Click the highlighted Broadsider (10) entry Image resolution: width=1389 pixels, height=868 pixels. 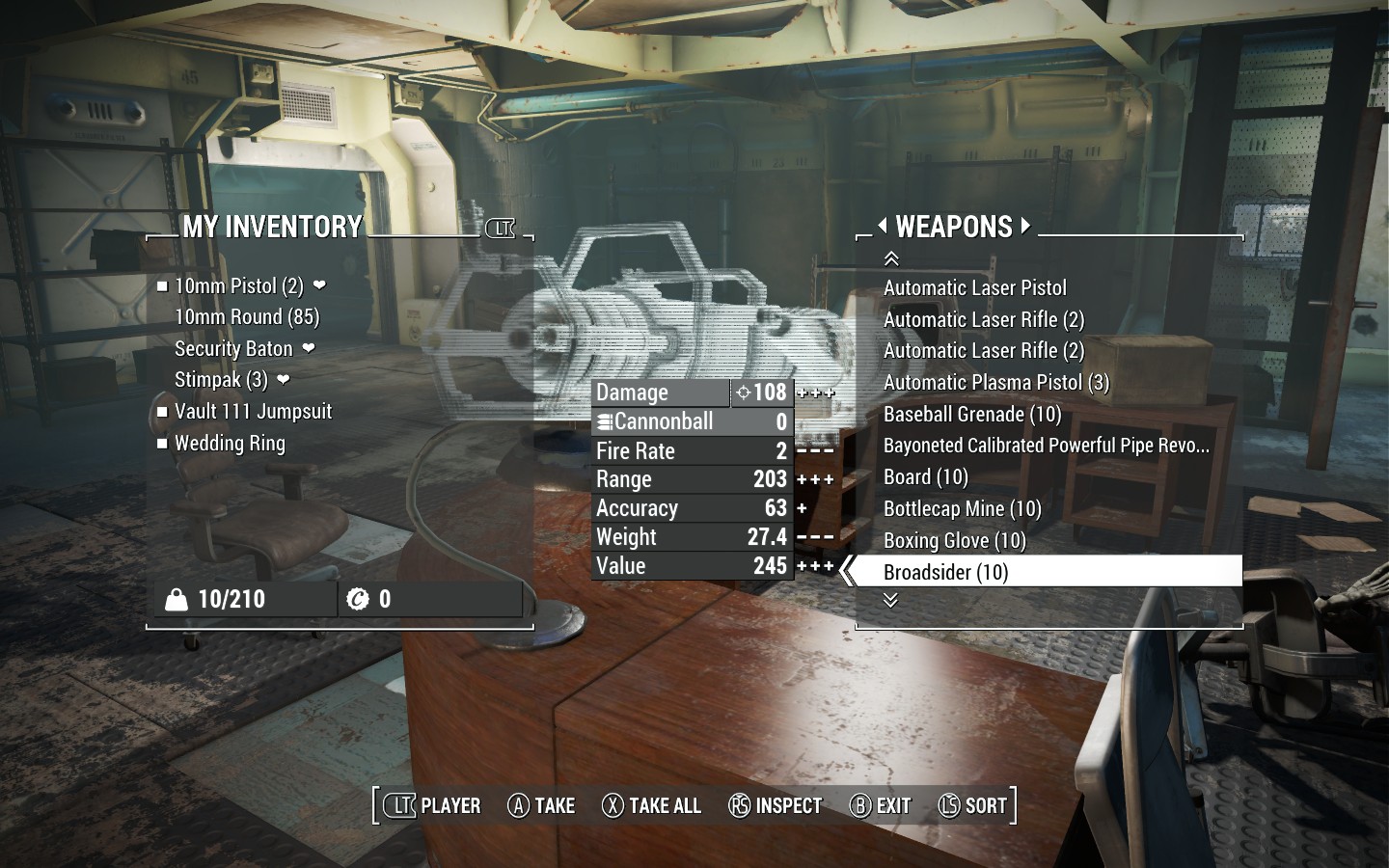[945, 573]
